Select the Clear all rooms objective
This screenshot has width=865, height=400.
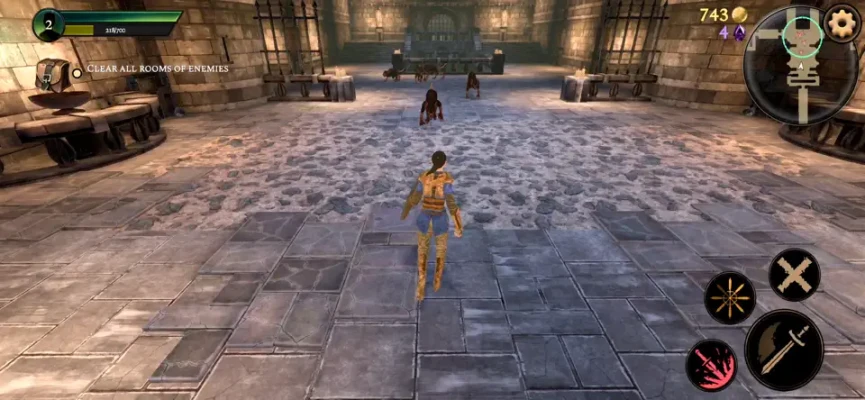coord(157,69)
